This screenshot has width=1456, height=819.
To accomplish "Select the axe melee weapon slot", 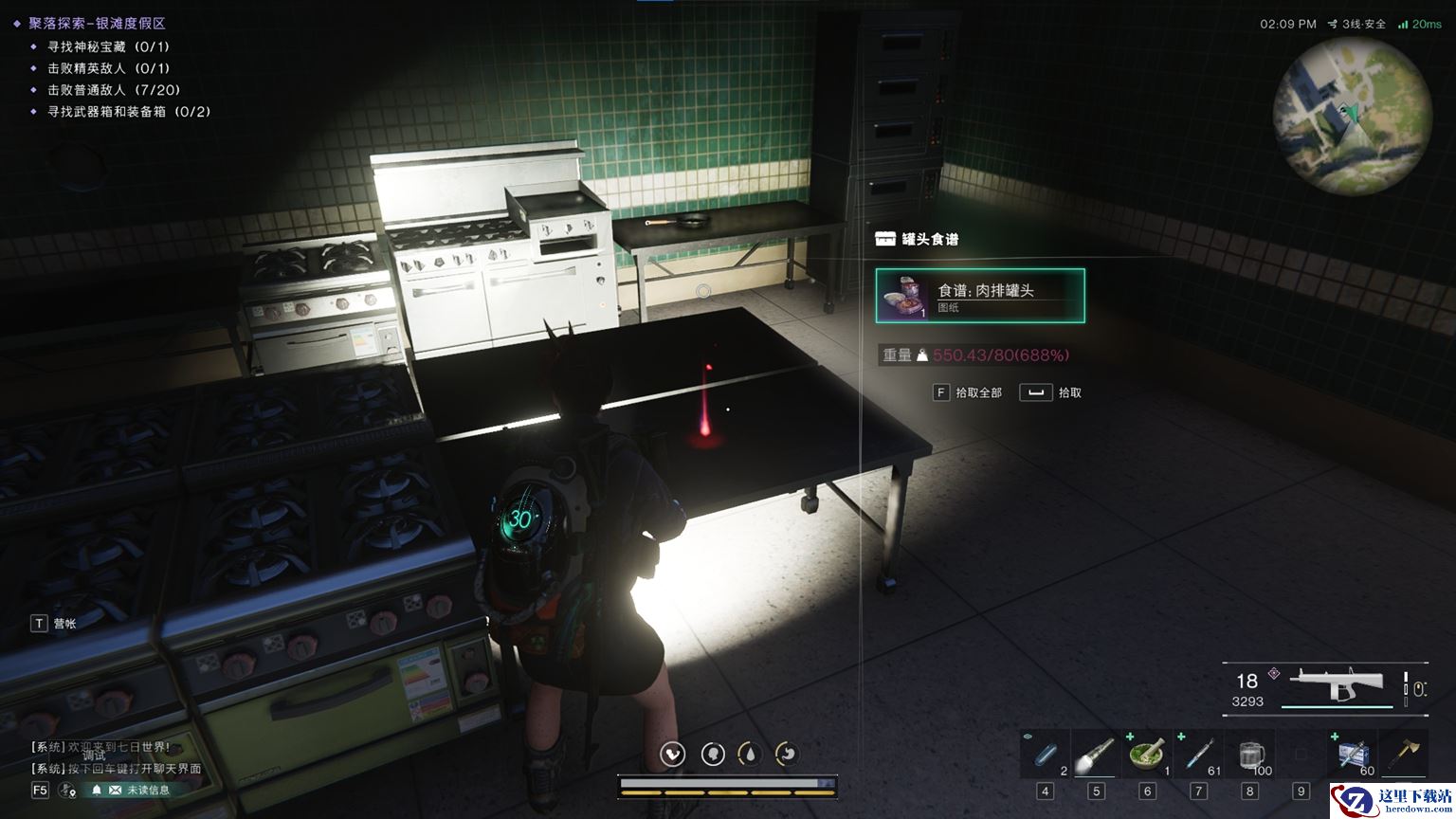I will [x=1405, y=755].
